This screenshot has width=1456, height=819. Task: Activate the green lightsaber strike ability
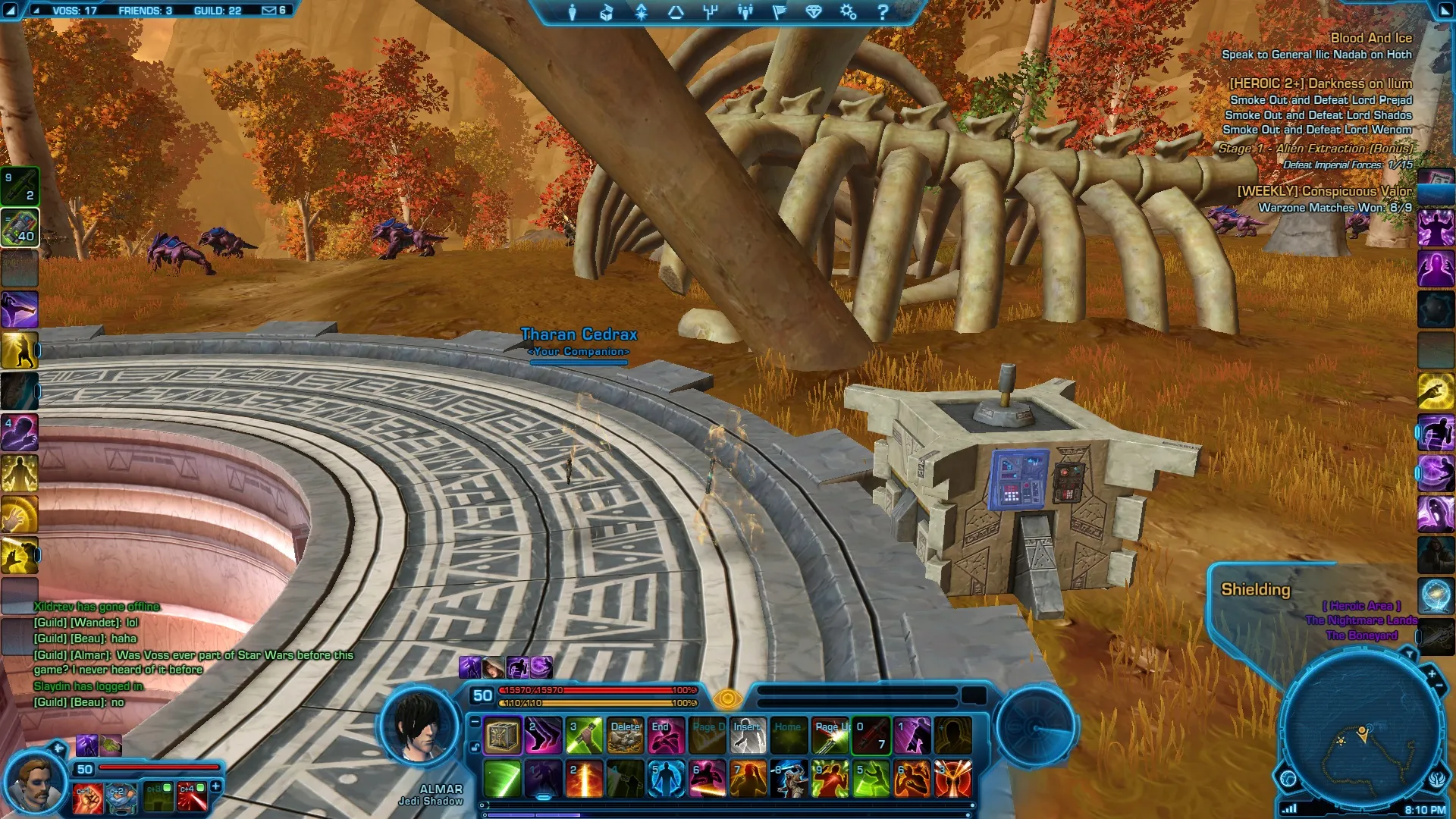(x=502, y=780)
